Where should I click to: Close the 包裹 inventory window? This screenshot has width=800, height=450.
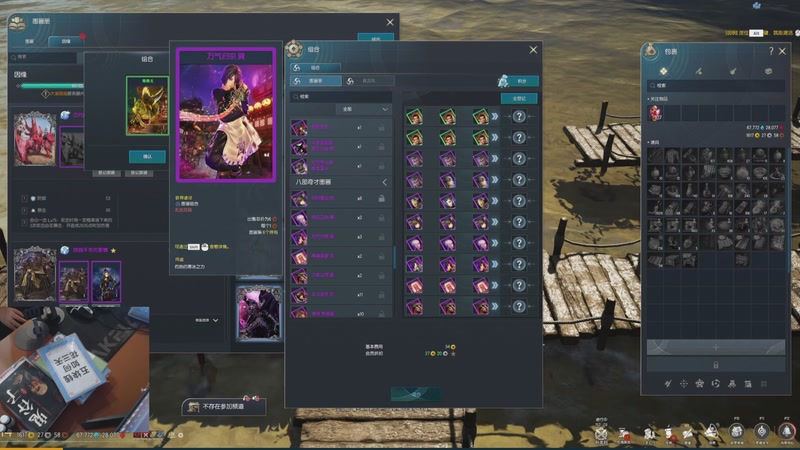[x=782, y=51]
